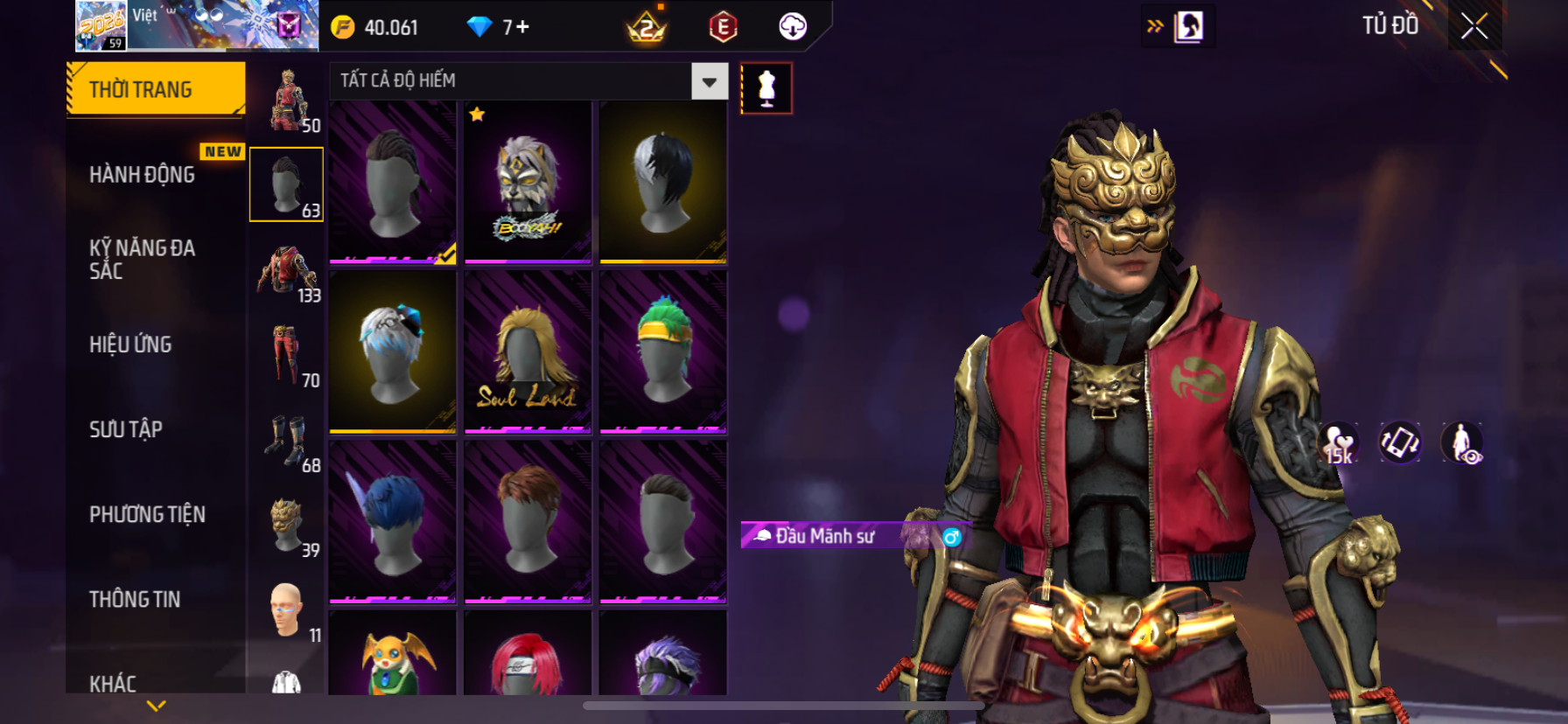Image resolution: width=1568 pixels, height=724 pixels.
Task: Pick the green hair with yellow headband
Action: [663, 352]
